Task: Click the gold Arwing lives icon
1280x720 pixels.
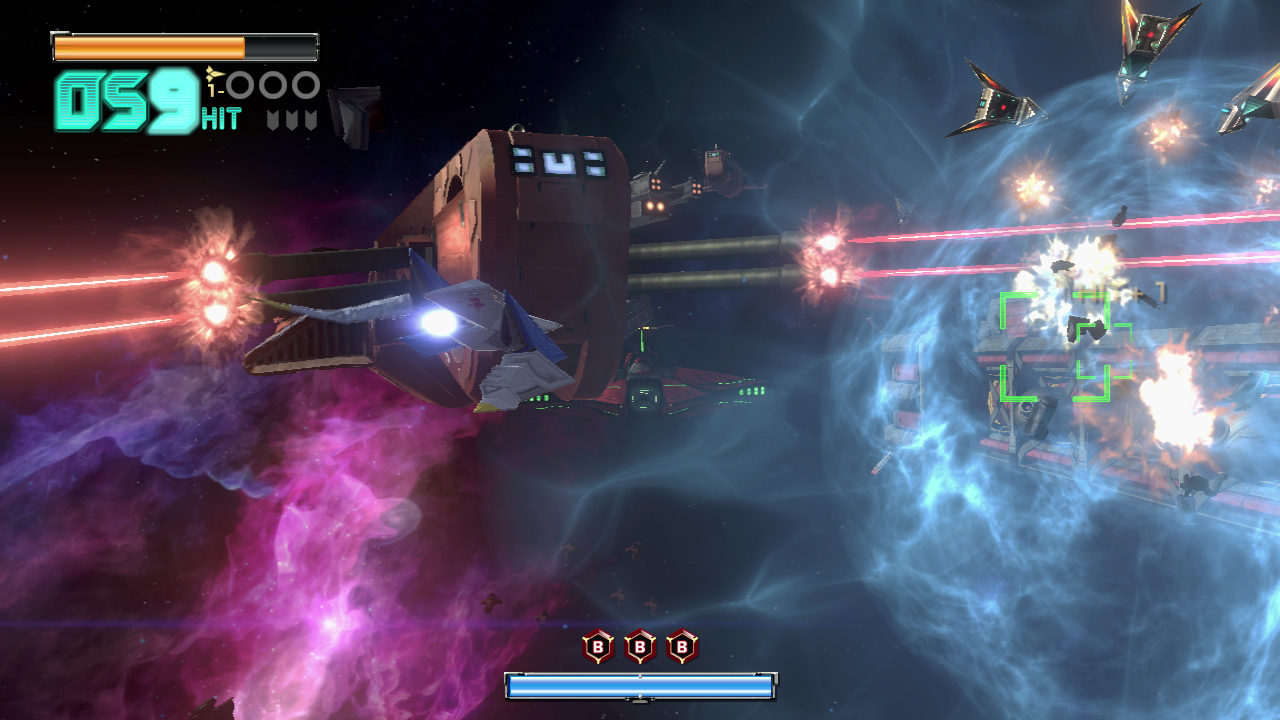Action: 214,74
